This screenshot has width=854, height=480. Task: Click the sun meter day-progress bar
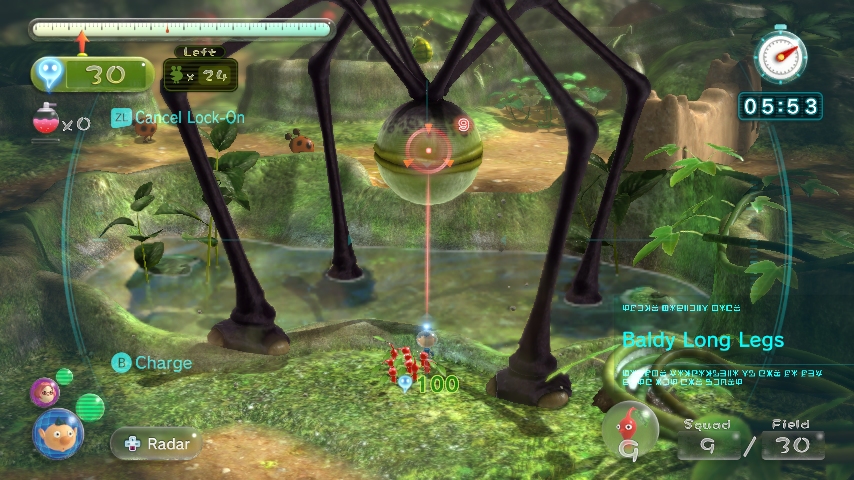tap(181, 29)
